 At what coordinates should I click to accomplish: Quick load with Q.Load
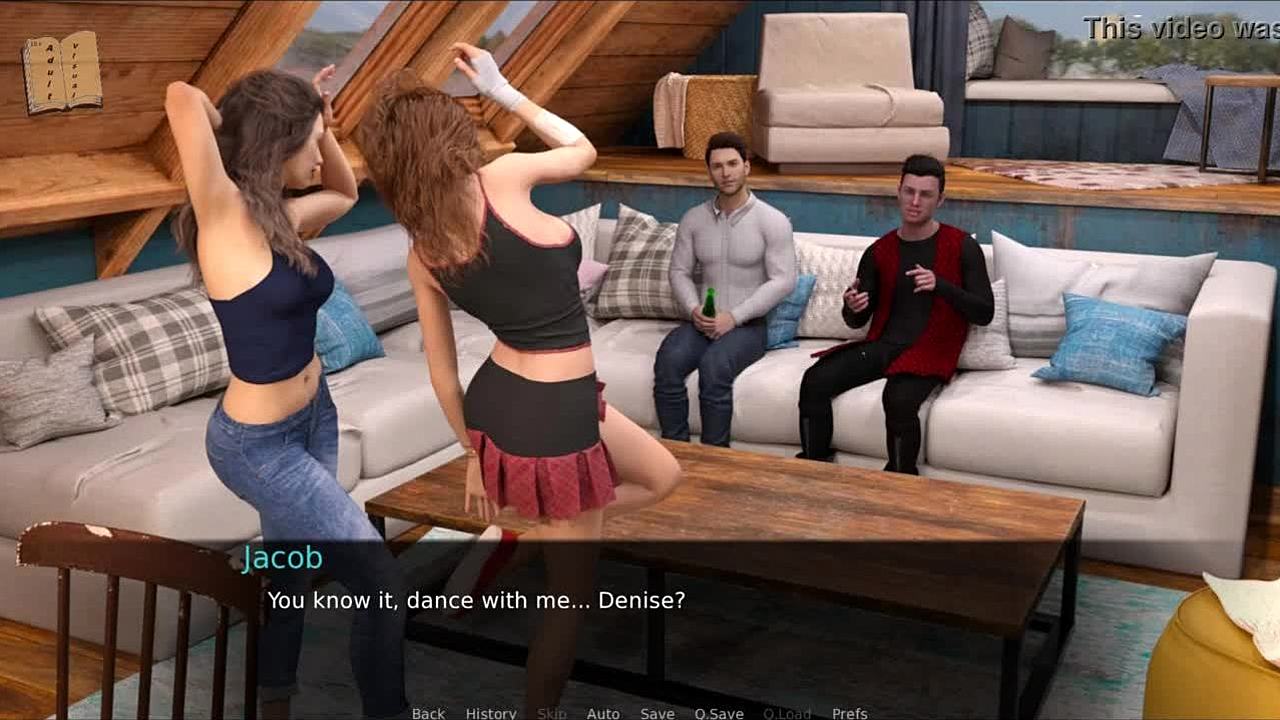click(787, 713)
